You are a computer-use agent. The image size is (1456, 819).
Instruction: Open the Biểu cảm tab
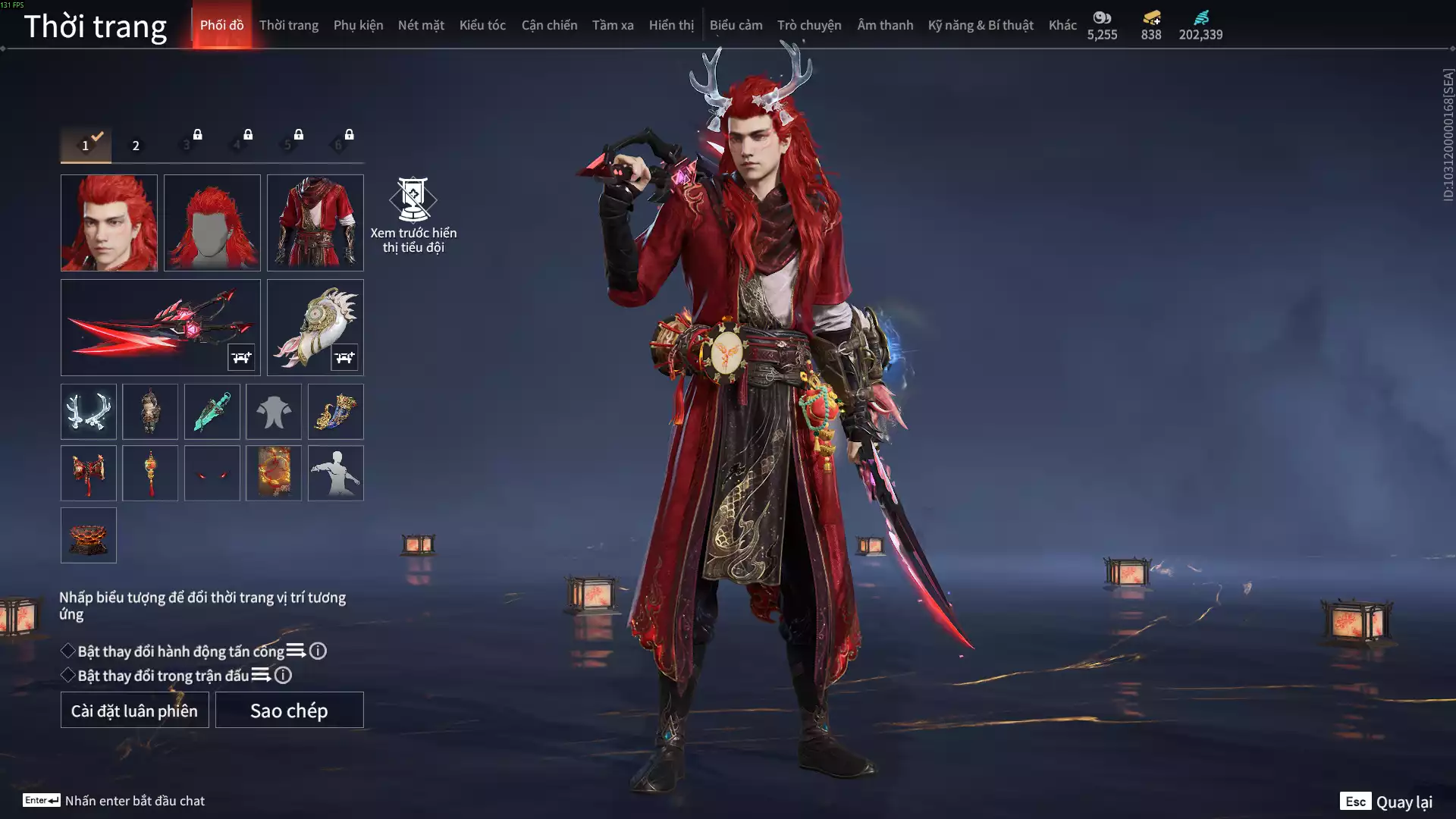point(736,25)
